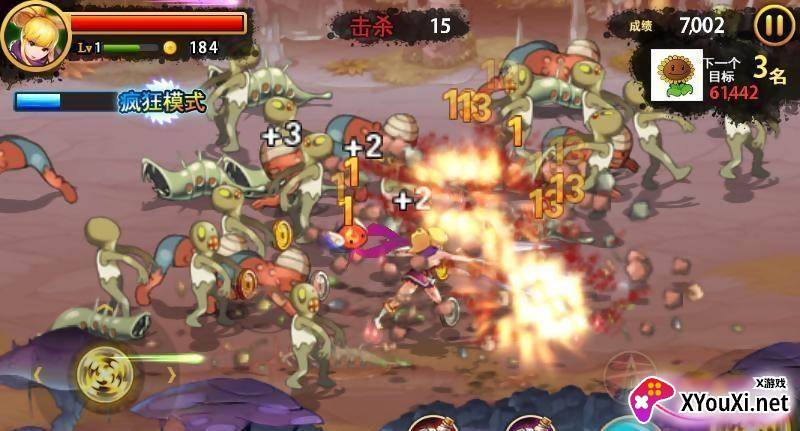Move left with the joystick's left arrow
Viewport: 800px width, 431px height.
(39, 375)
